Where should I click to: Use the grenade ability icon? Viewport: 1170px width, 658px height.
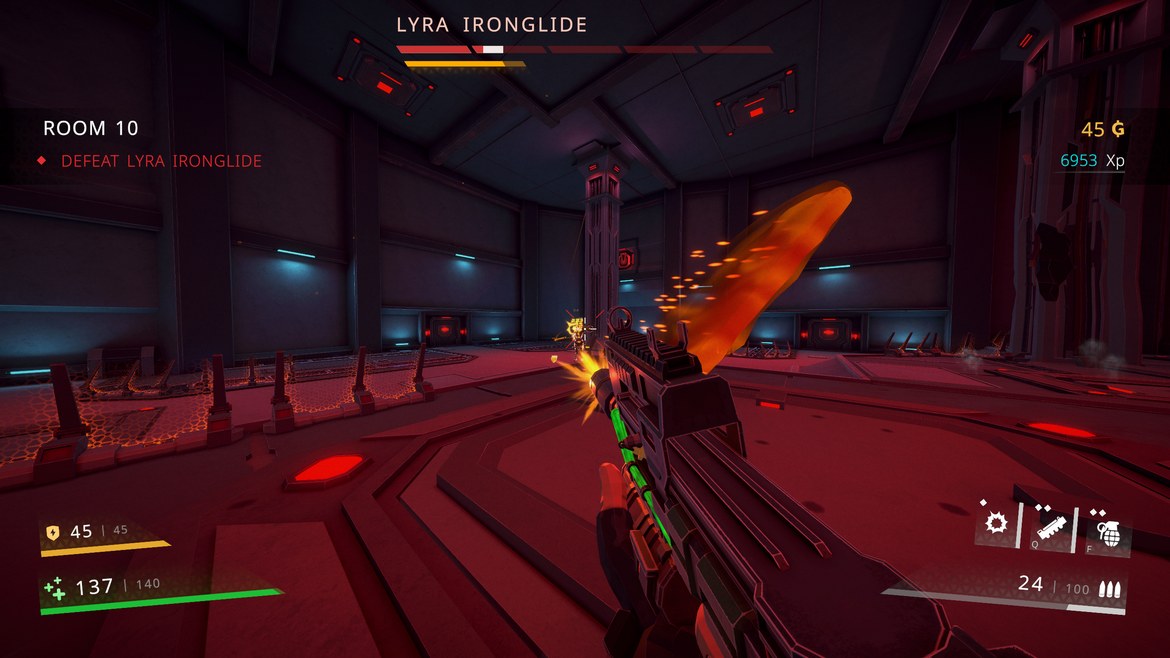[x=1108, y=527]
